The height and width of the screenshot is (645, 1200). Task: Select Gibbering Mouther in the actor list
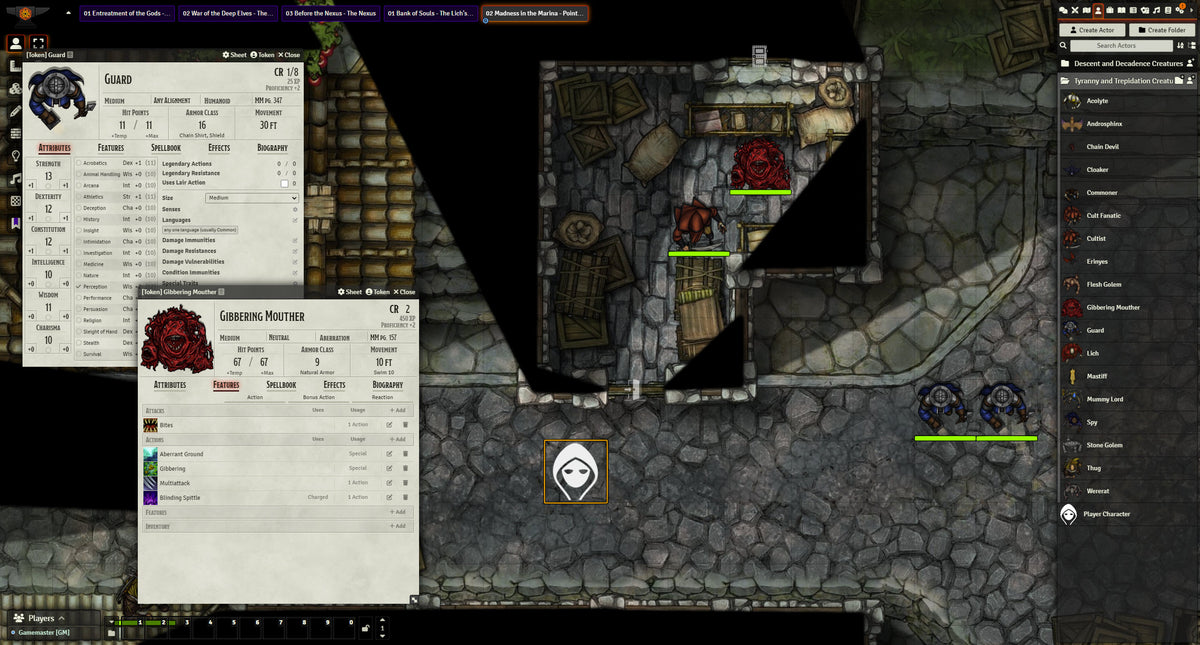1115,307
